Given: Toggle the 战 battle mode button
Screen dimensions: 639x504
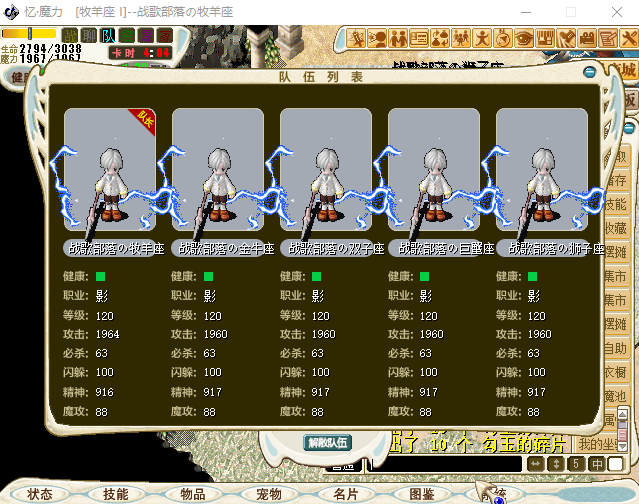Looking at the screenshot, I should (x=71, y=36).
